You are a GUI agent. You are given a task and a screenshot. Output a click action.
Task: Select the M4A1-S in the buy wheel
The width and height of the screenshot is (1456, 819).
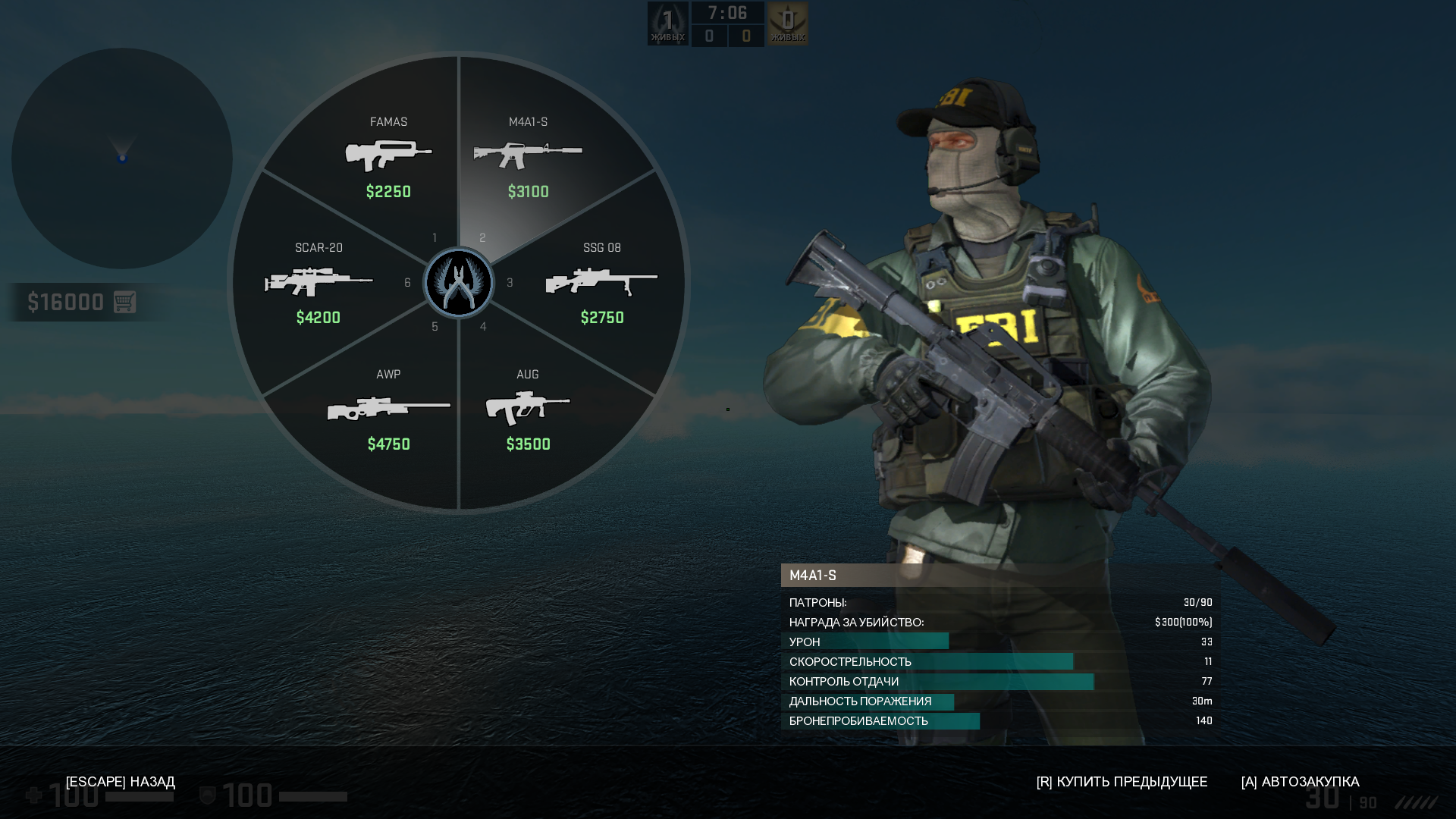click(x=529, y=157)
